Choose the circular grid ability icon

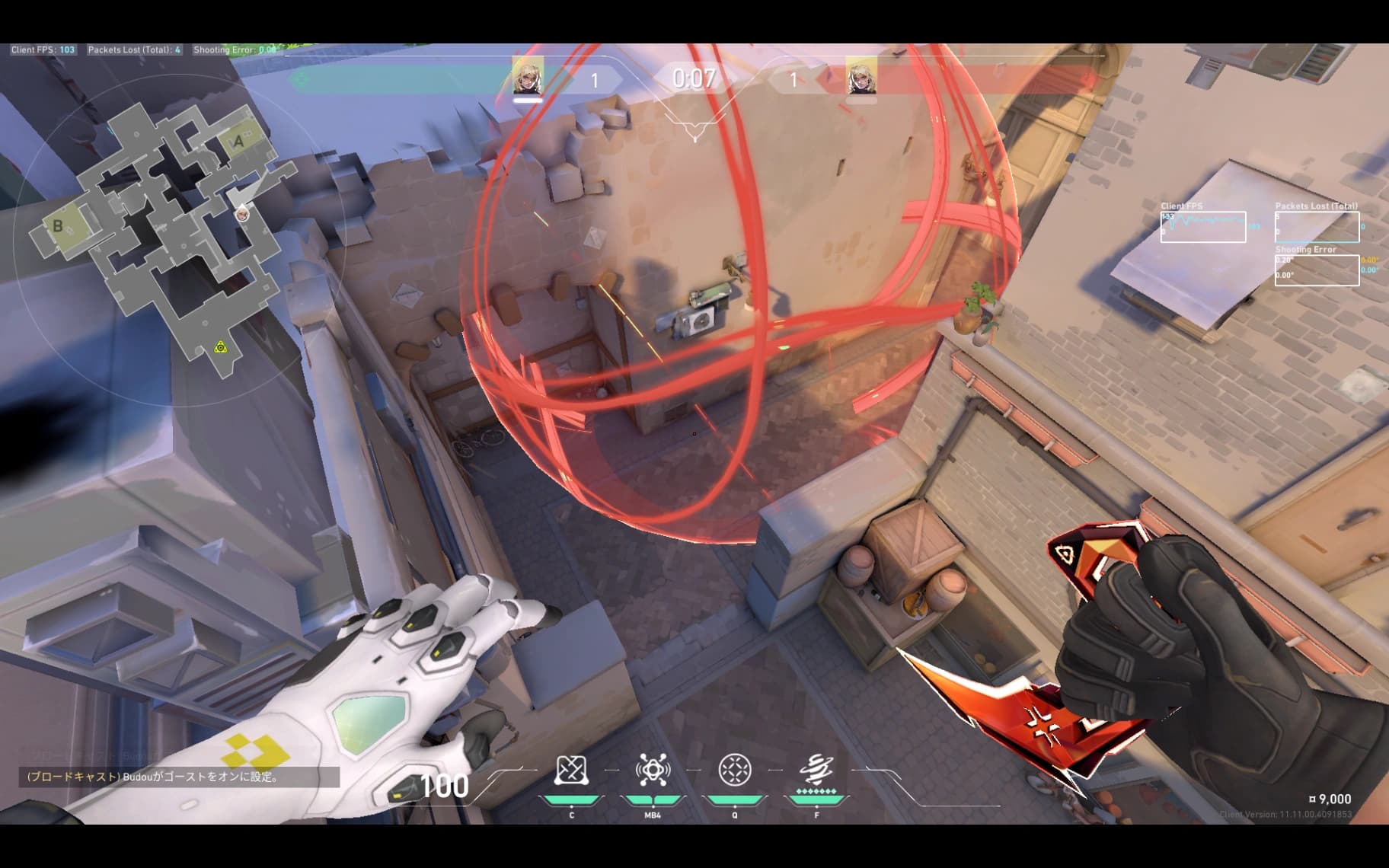coord(735,770)
